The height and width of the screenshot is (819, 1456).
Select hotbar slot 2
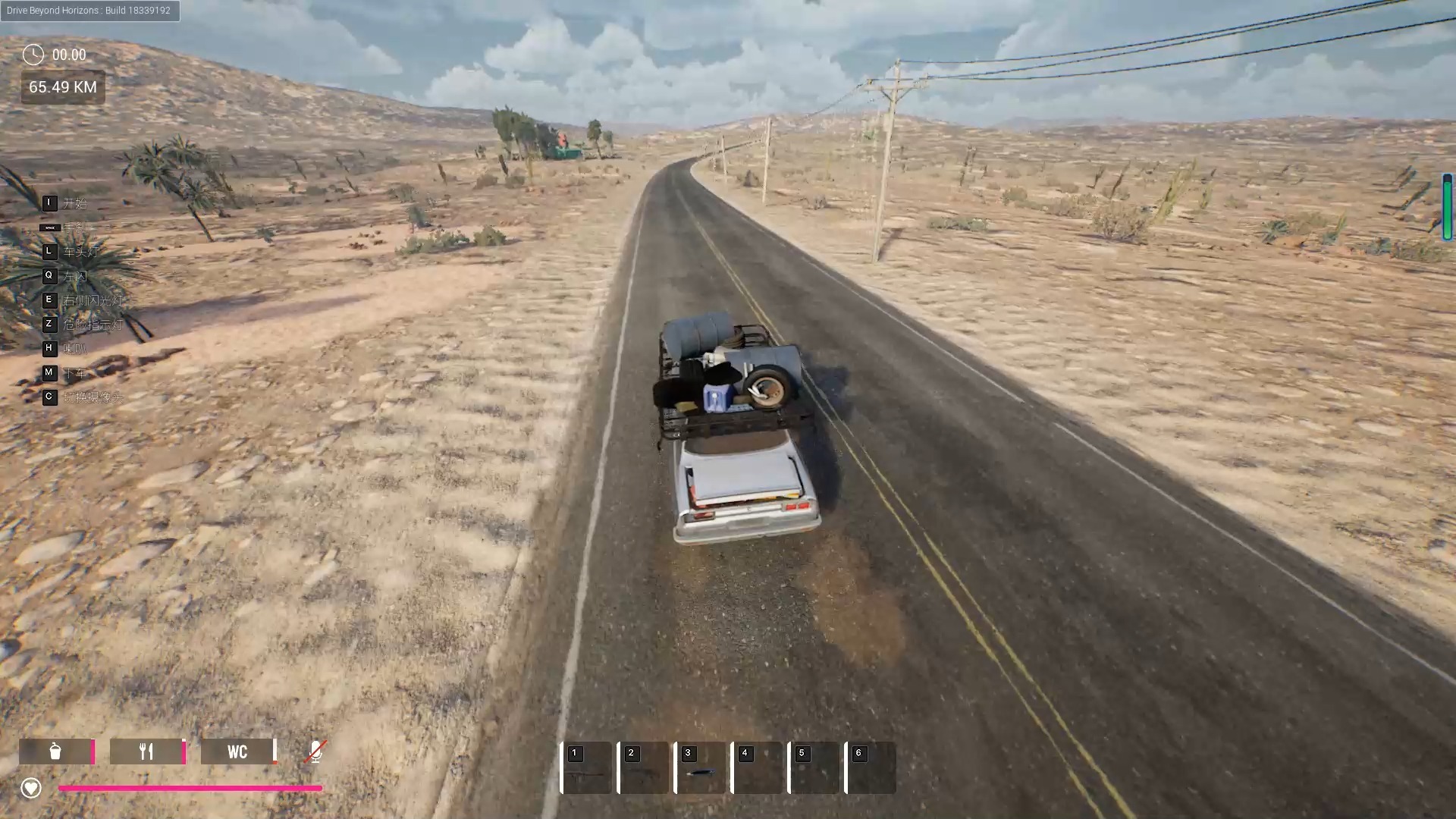pyautogui.click(x=643, y=767)
